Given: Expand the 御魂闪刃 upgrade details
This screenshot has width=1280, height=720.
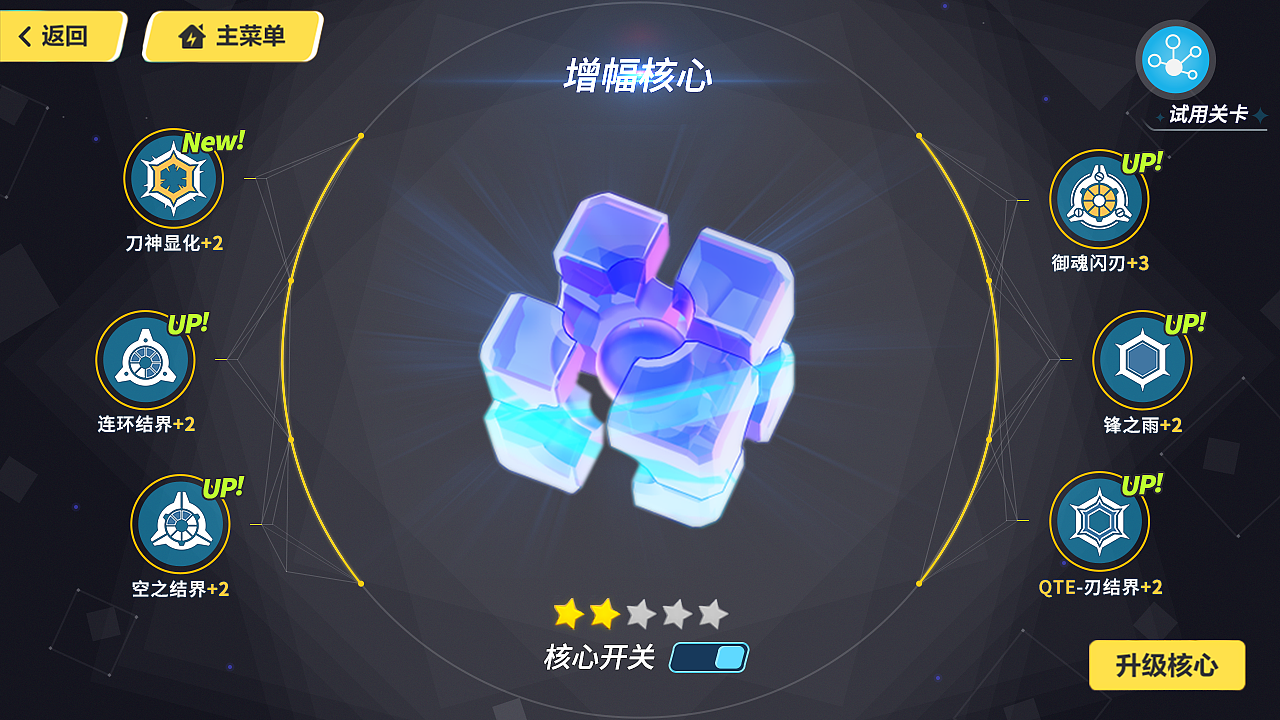Looking at the screenshot, I should coord(1098,198).
